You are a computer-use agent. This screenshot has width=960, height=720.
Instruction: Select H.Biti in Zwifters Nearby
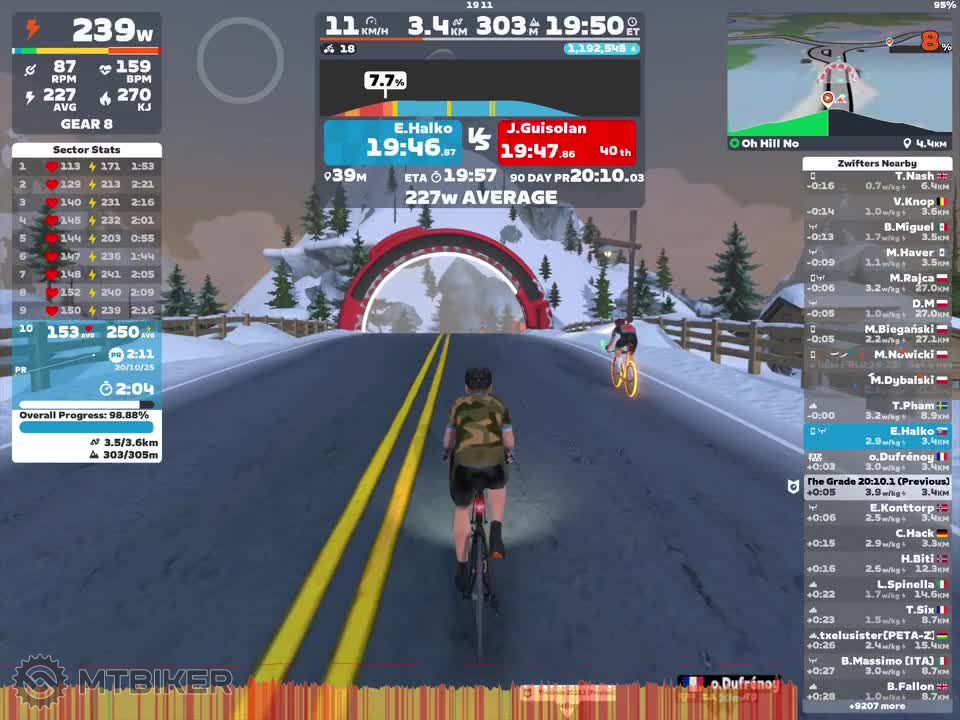click(877, 564)
